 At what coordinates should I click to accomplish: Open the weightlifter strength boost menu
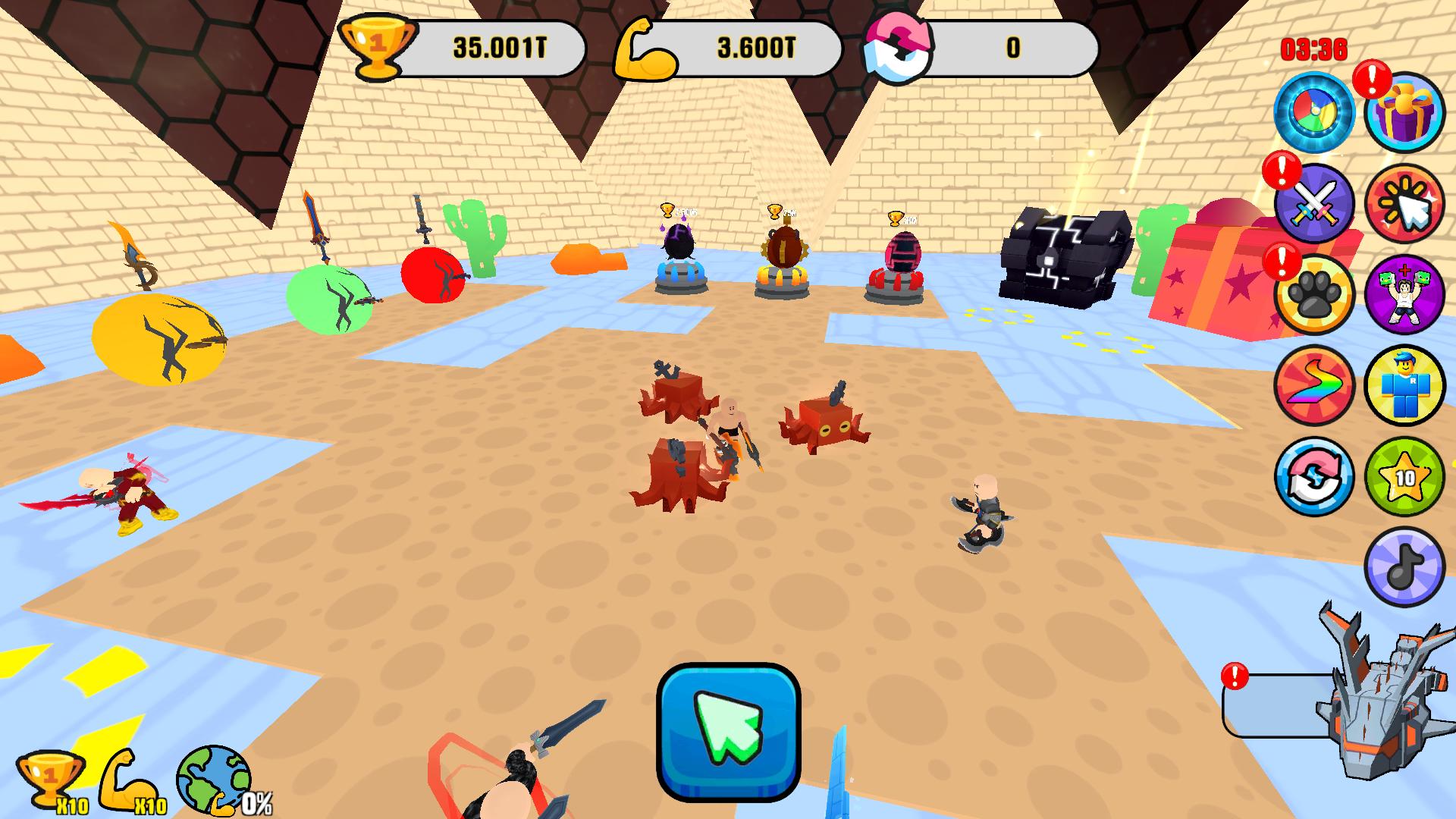click(x=1404, y=294)
